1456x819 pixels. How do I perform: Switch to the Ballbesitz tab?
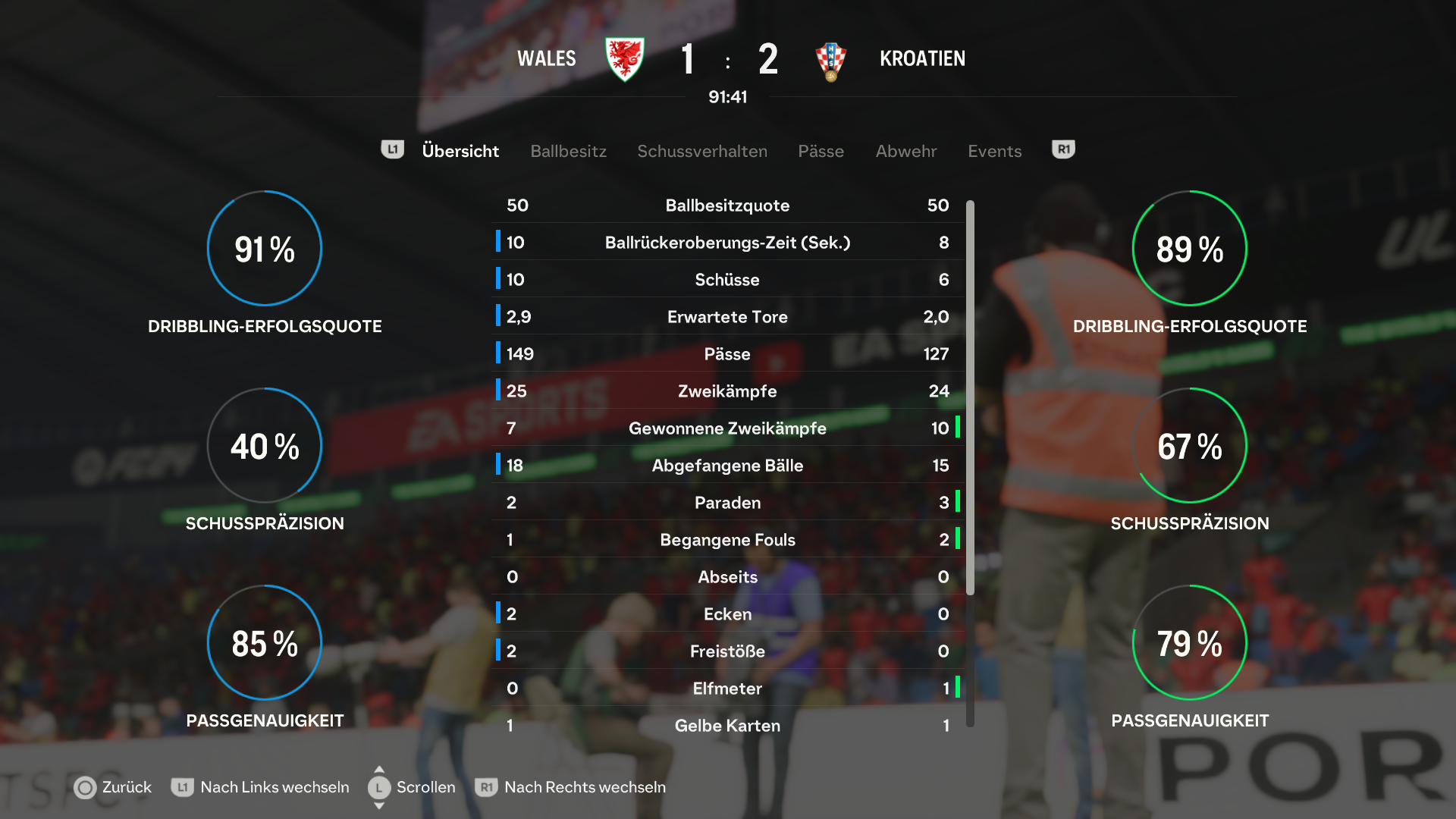pyautogui.click(x=568, y=151)
